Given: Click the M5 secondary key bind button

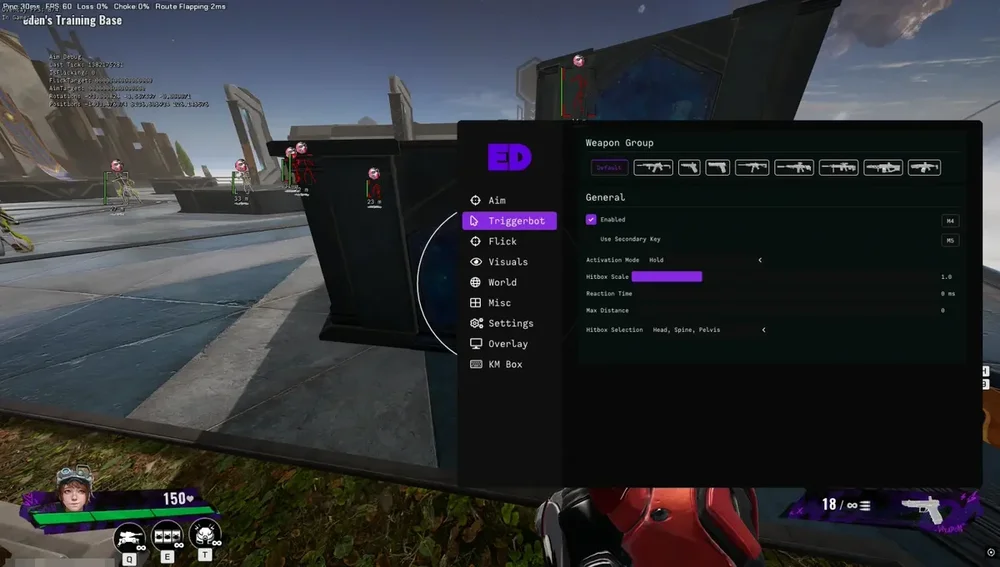Looking at the screenshot, I should pyautogui.click(x=950, y=240).
